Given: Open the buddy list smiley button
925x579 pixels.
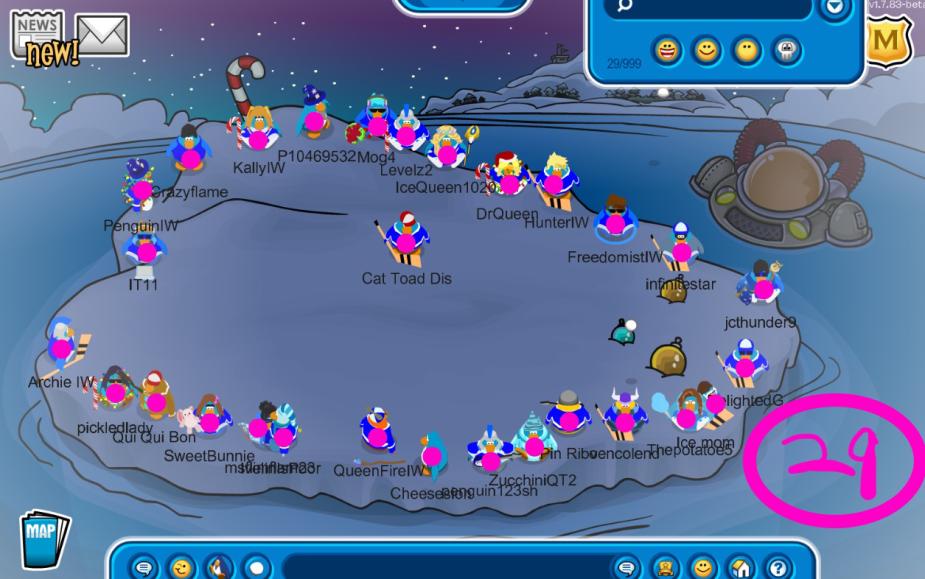Looking at the screenshot, I should pyautogui.click(x=703, y=567).
